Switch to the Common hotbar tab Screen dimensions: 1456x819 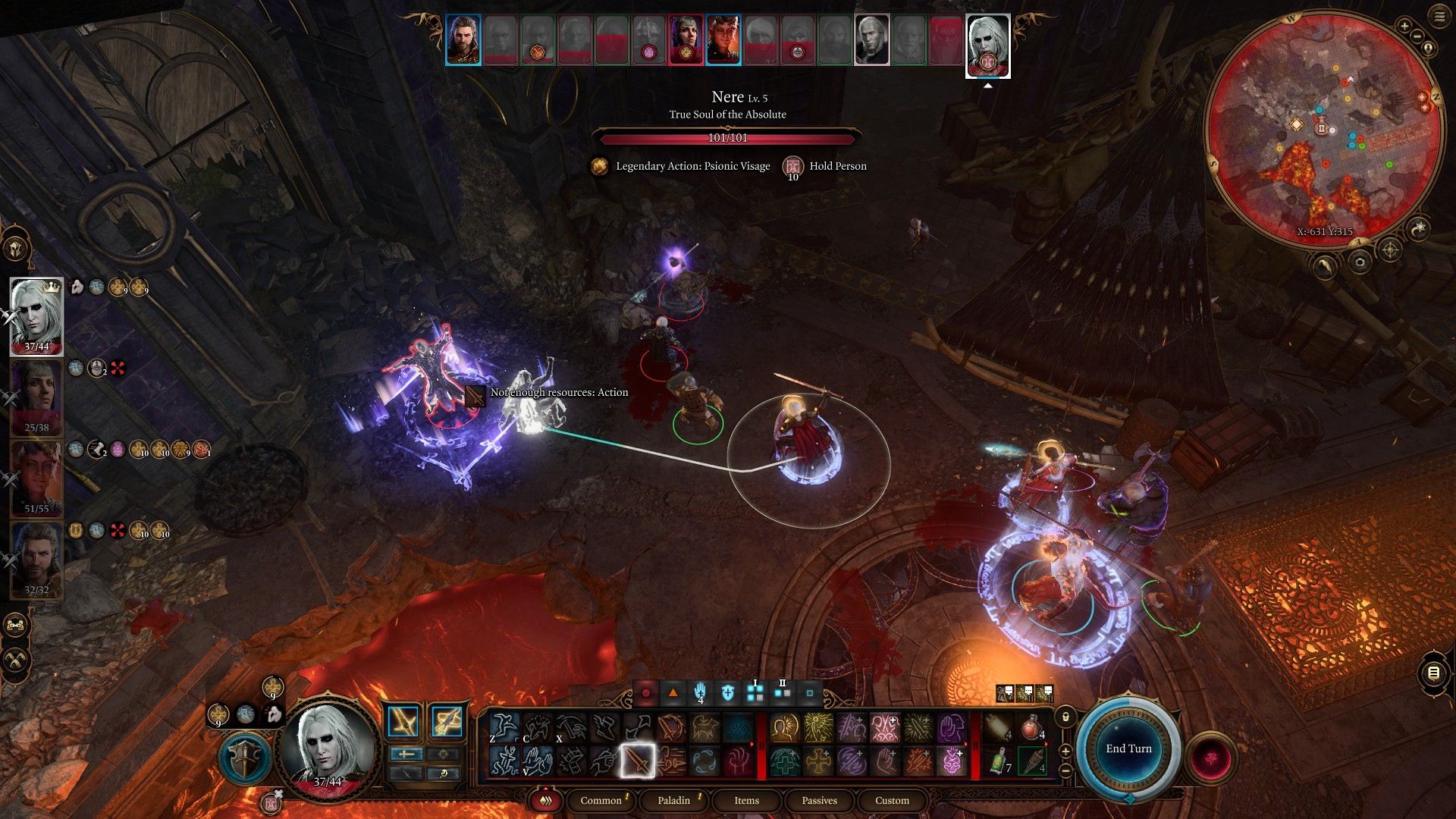(x=601, y=800)
